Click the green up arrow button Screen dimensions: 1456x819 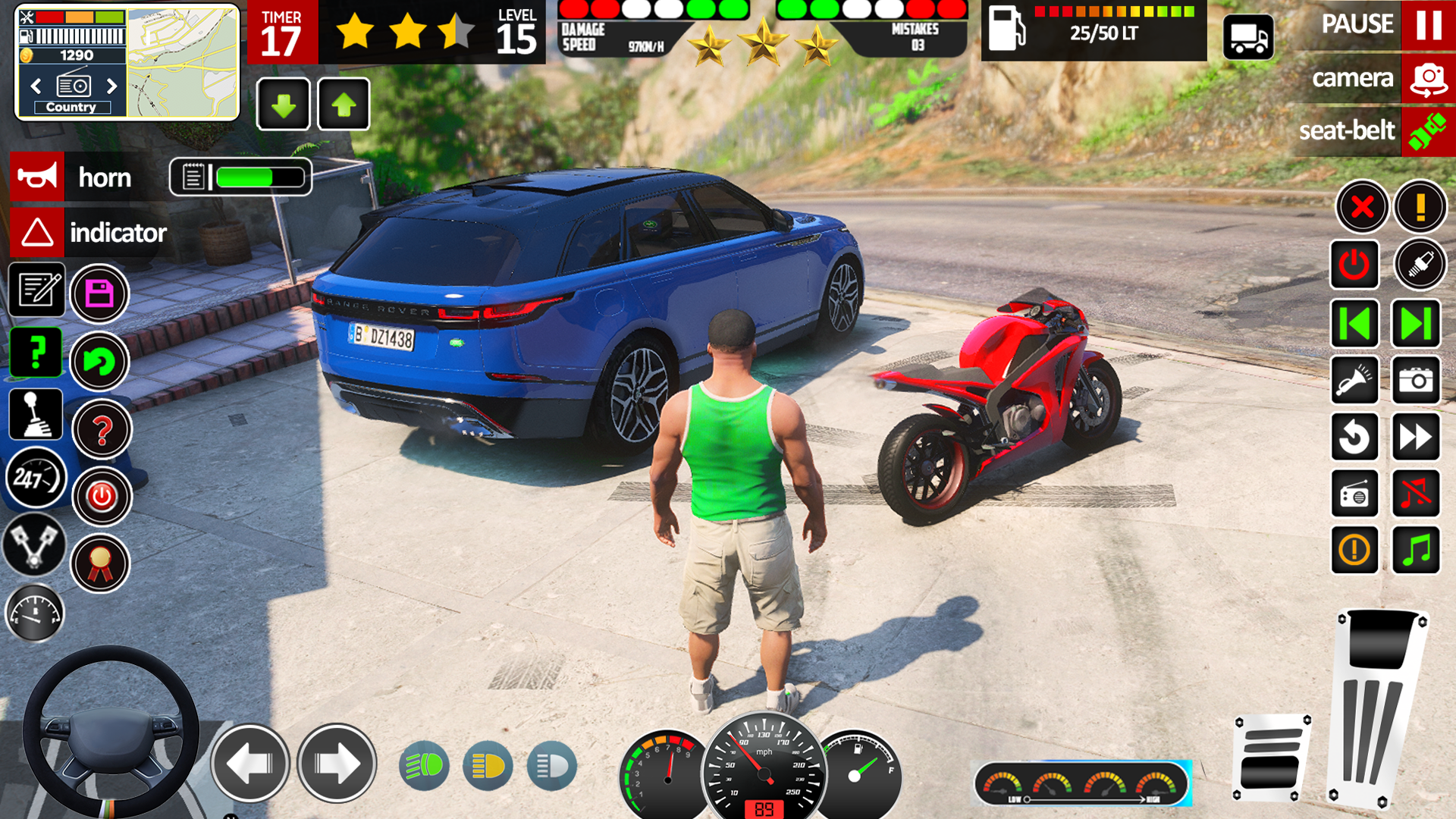pos(344,105)
